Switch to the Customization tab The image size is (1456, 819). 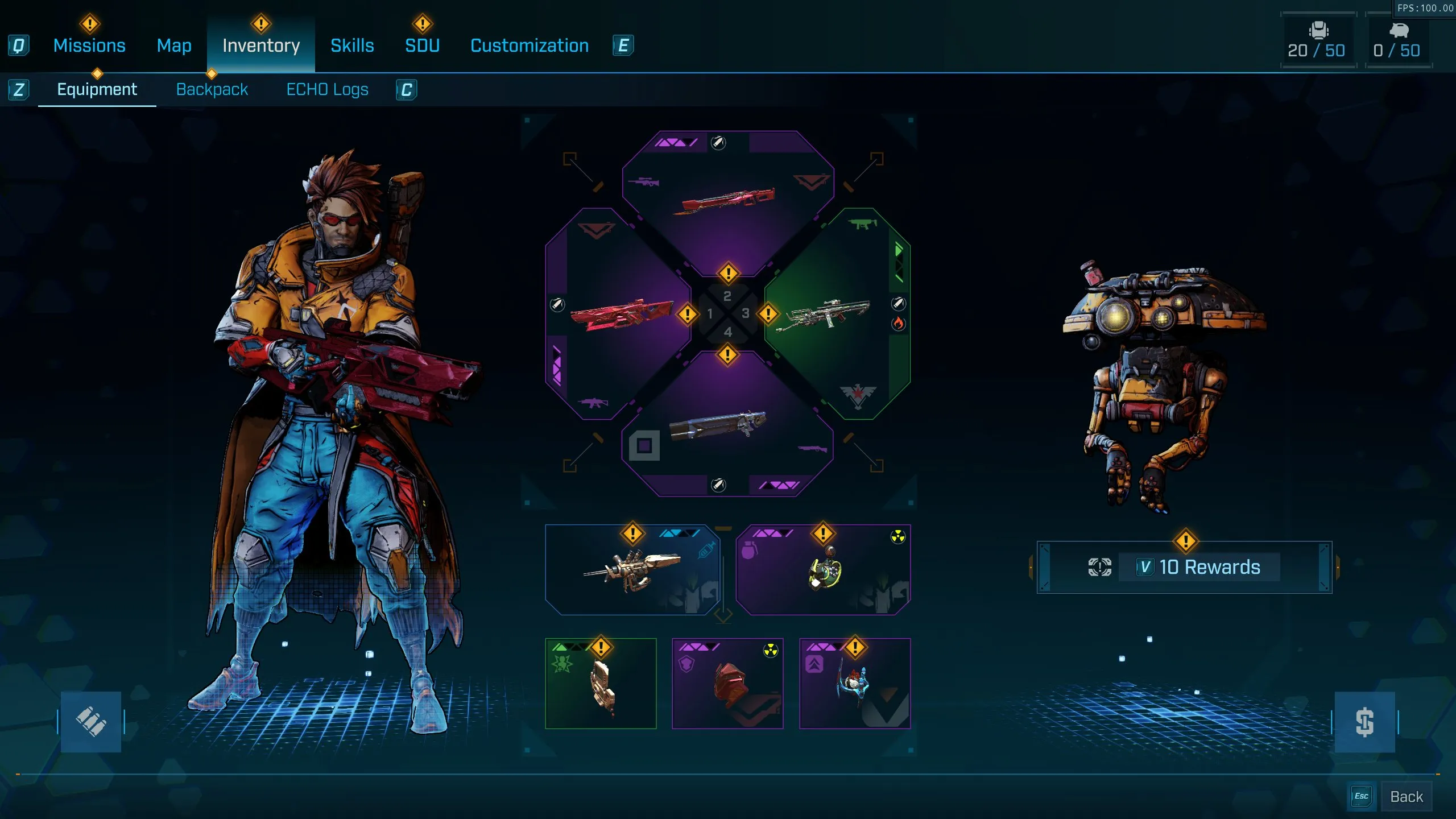point(530,45)
